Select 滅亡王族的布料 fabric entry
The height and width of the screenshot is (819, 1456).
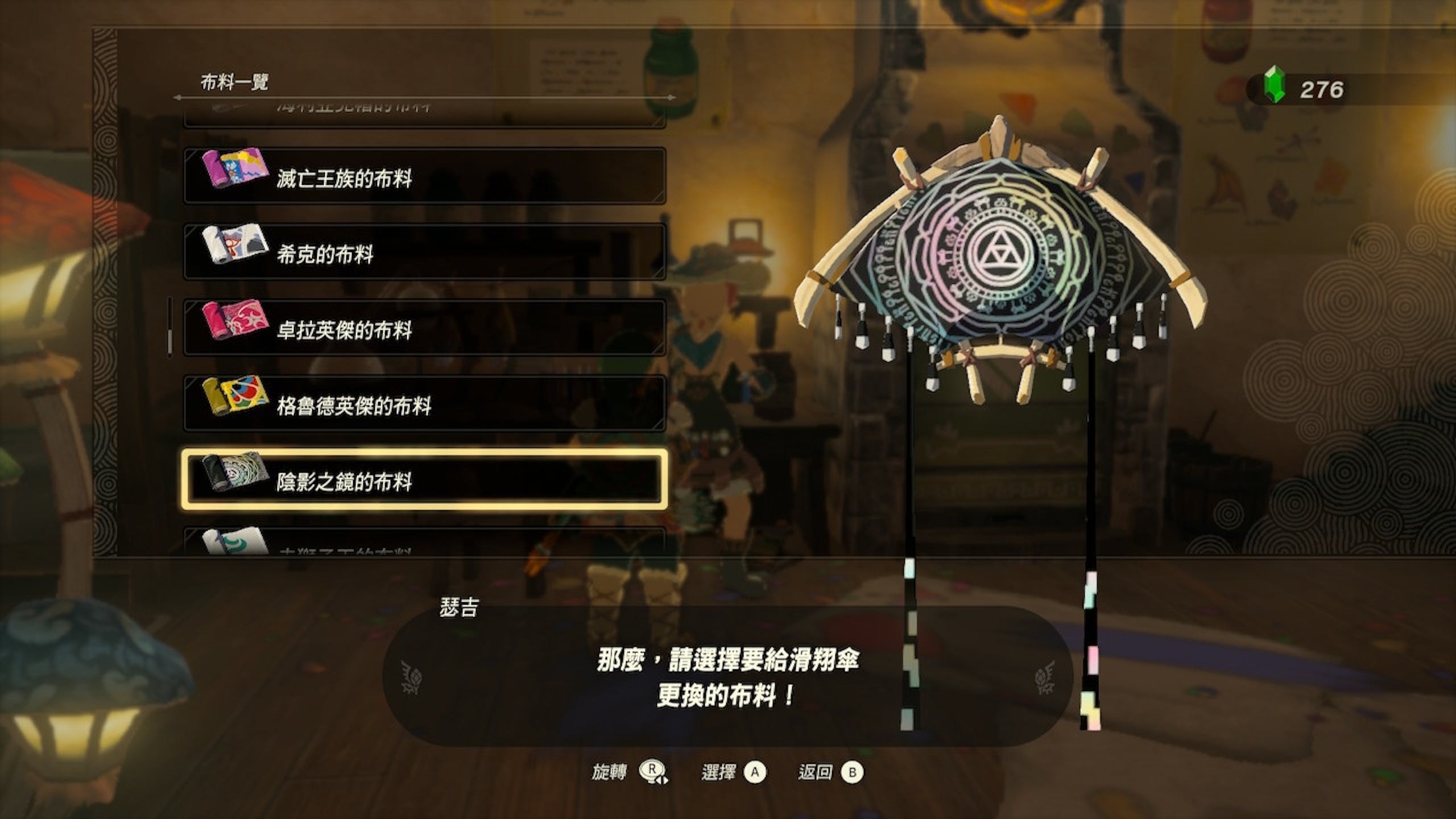point(424,176)
